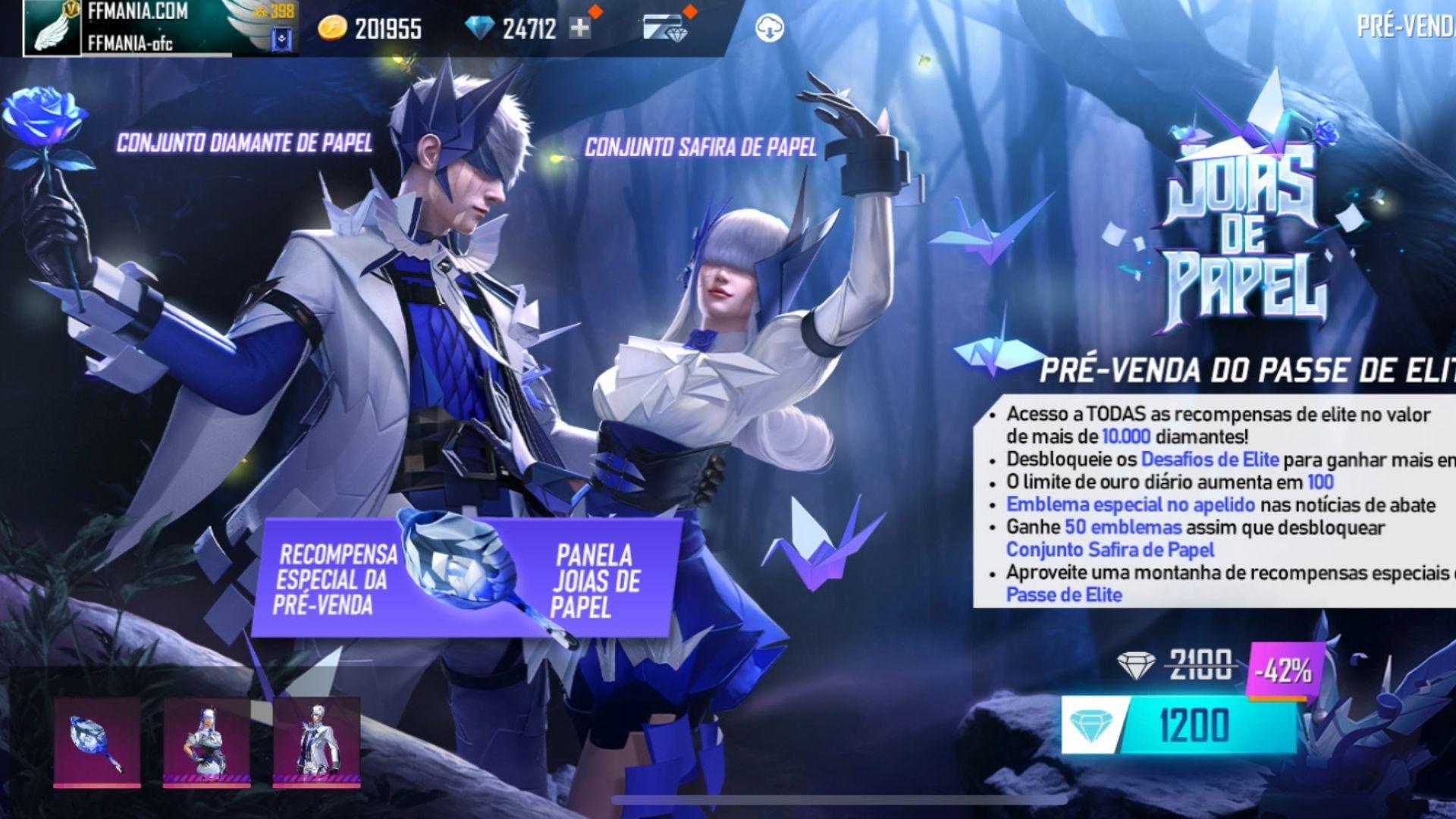Preview the Safira de Papel female outfit thumbnail

coord(206,742)
